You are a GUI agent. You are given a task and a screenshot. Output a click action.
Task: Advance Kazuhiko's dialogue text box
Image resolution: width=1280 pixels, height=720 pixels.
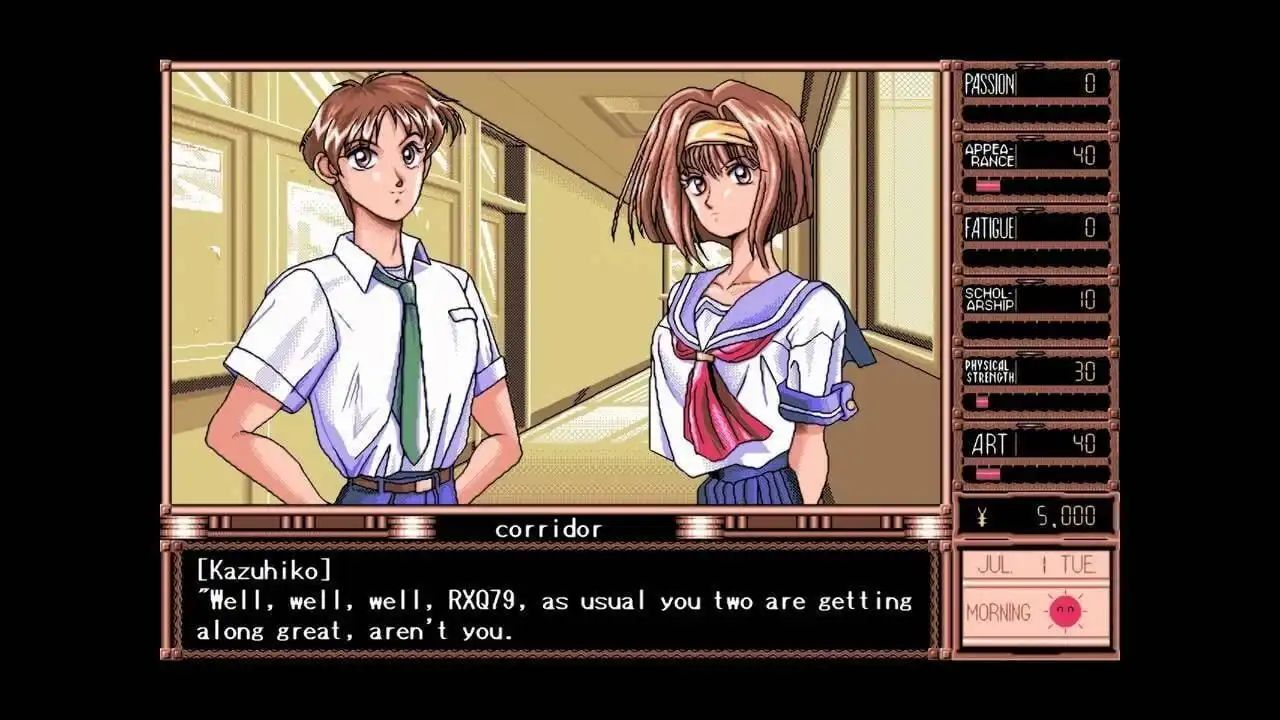(552, 601)
